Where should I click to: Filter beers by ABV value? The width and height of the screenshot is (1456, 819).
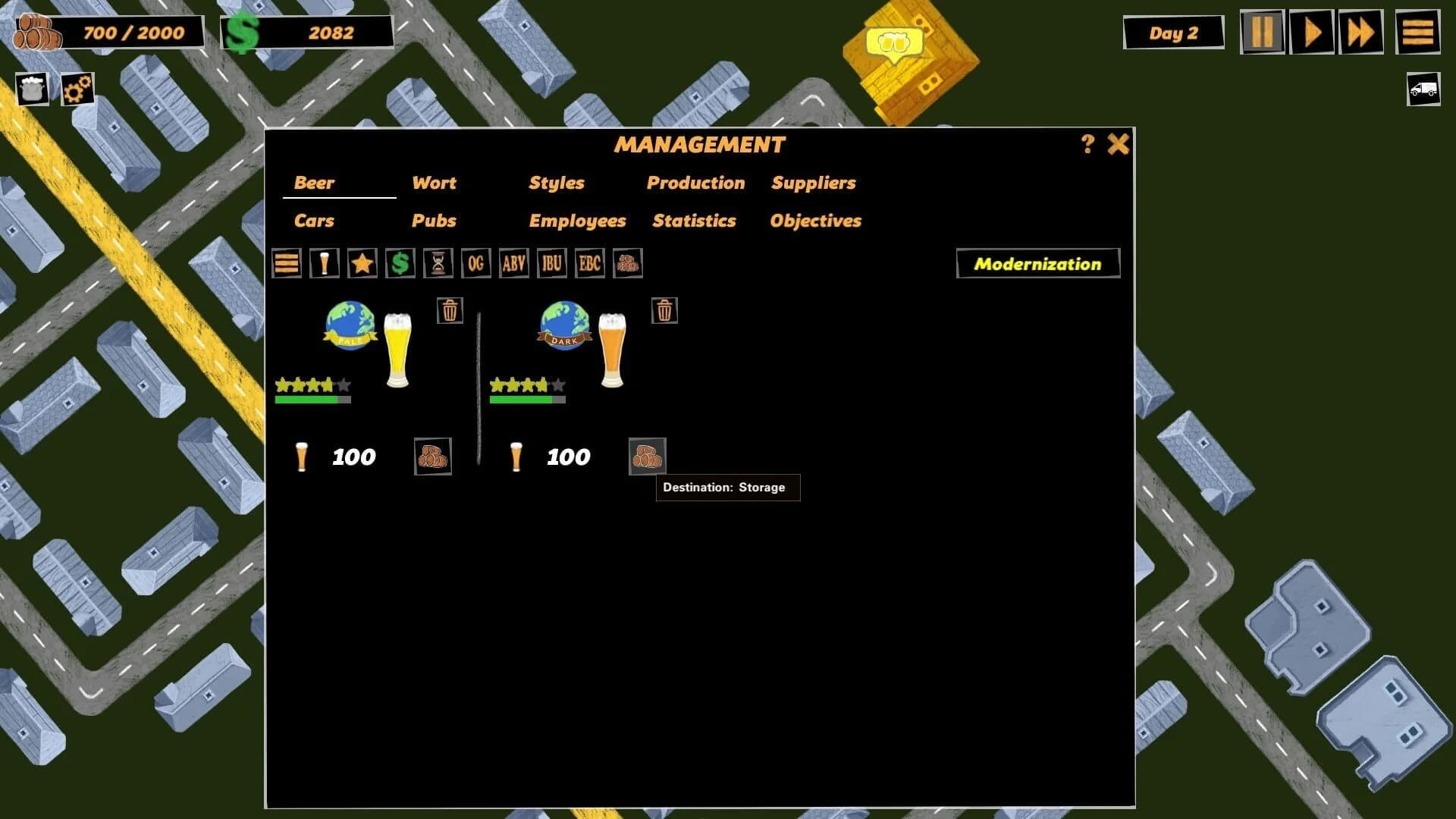pyautogui.click(x=514, y=264)
